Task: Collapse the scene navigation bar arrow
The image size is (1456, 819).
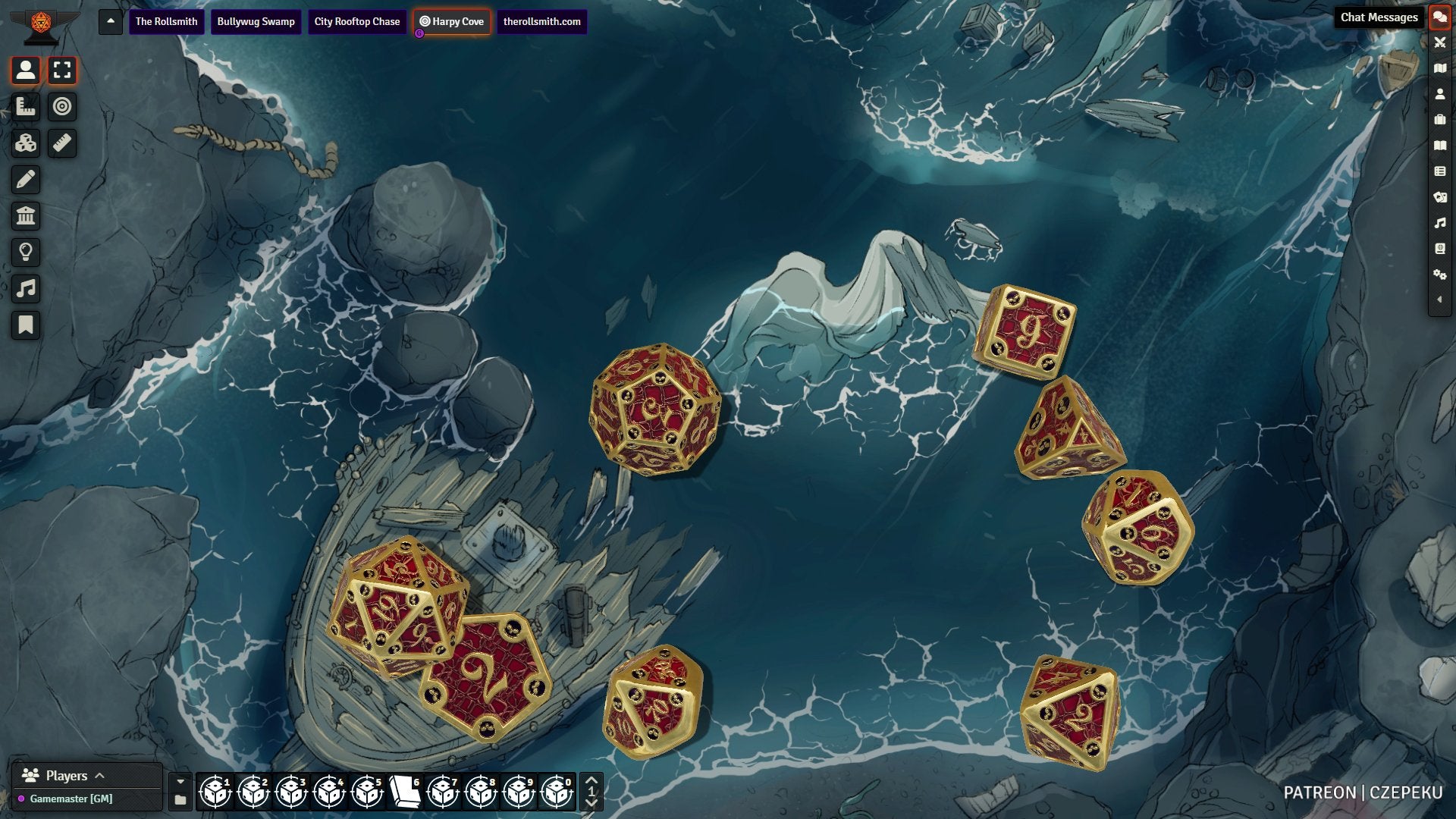Action: pyautogui.click(x=111, y=21)
